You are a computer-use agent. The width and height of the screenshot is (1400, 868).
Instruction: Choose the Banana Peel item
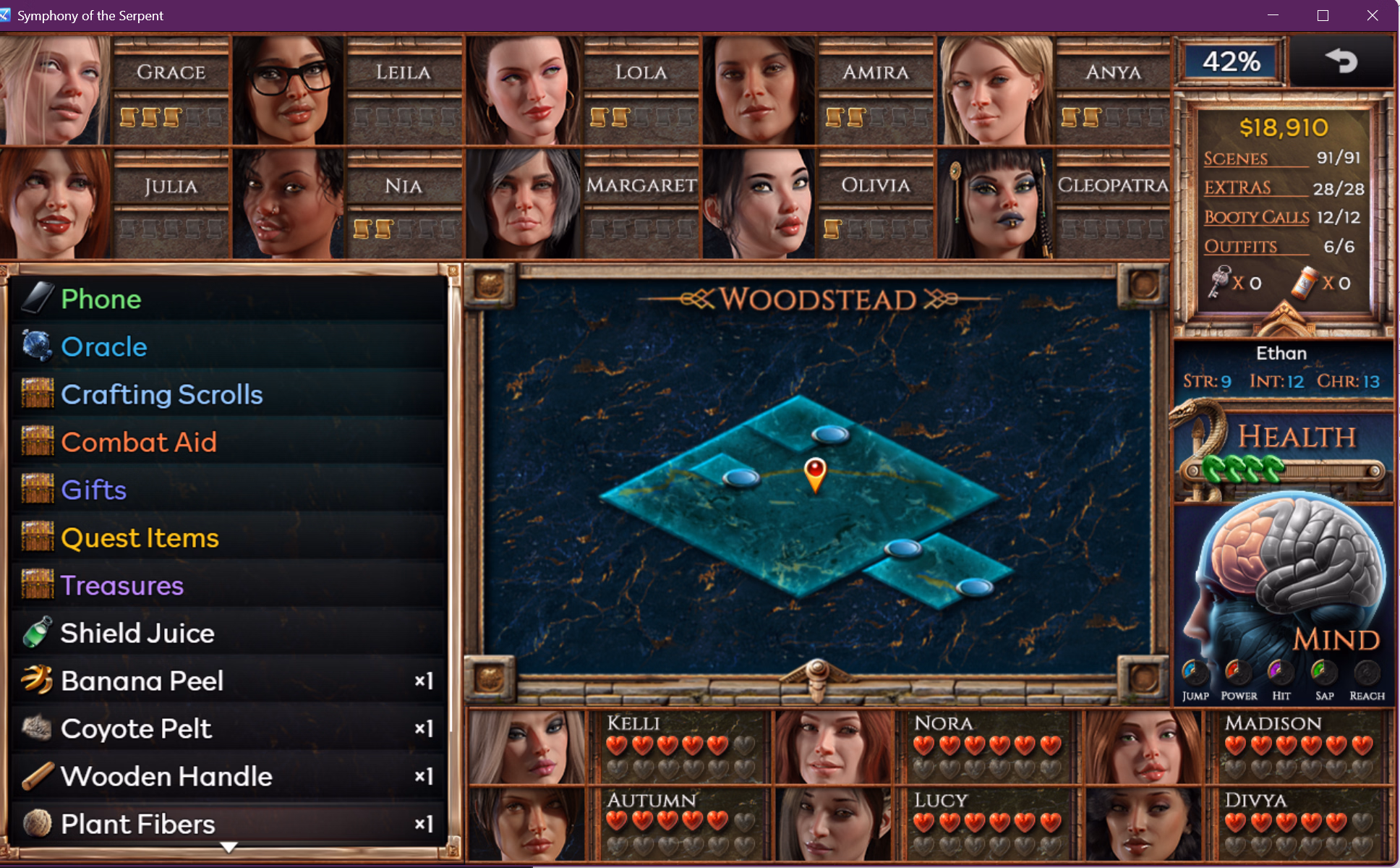coord(142,681)
